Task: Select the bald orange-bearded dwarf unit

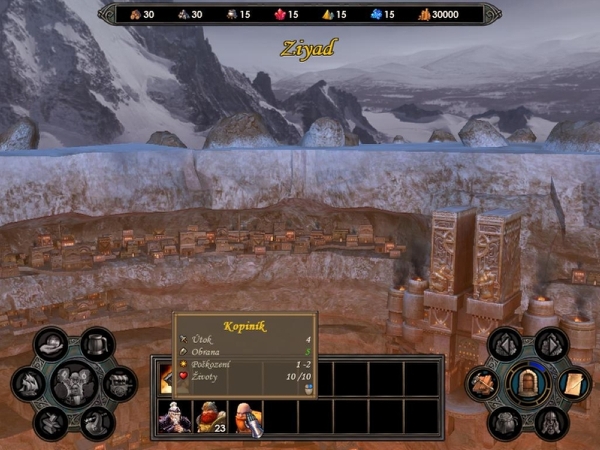Action: coord(245,416)
